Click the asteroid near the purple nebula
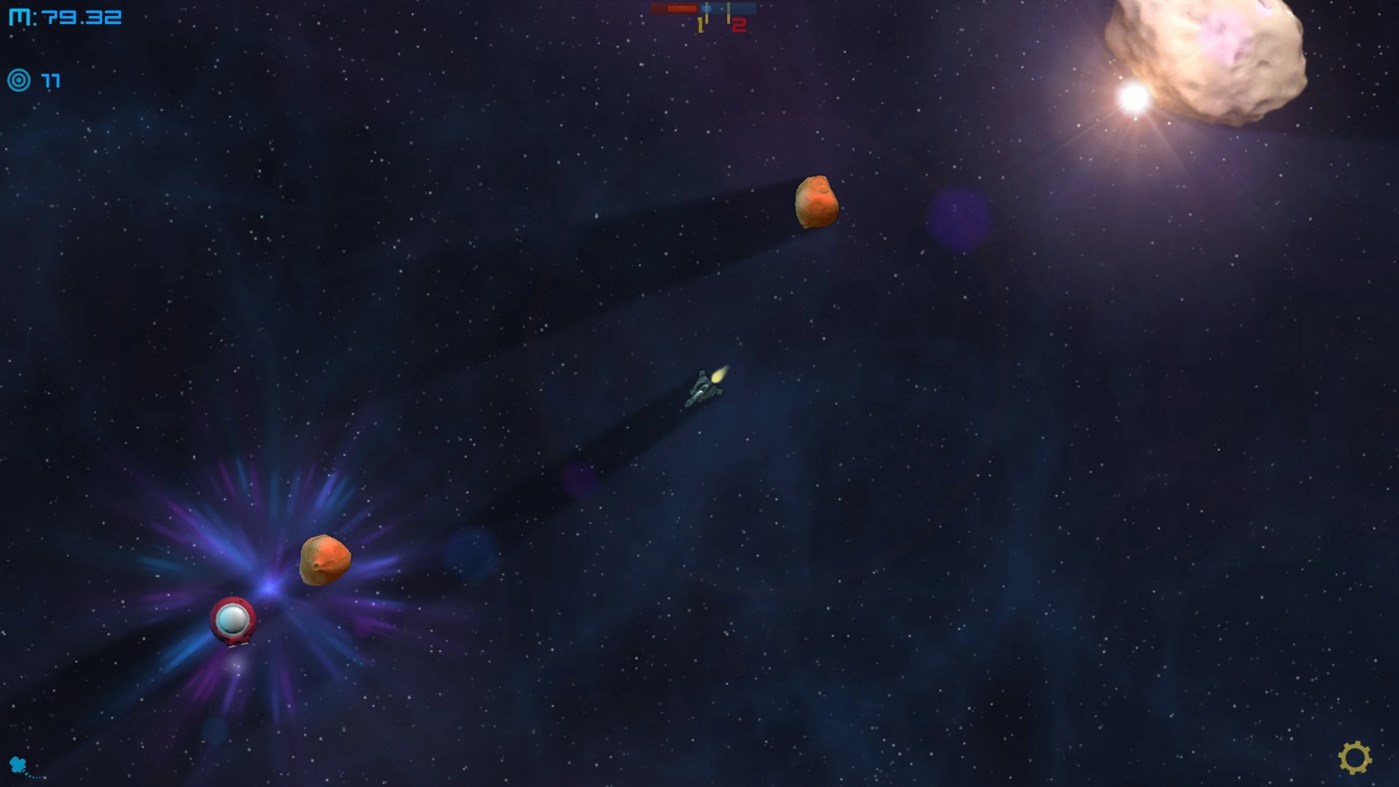The height and width of the screenshot is (787, 1399). [324, 561]
